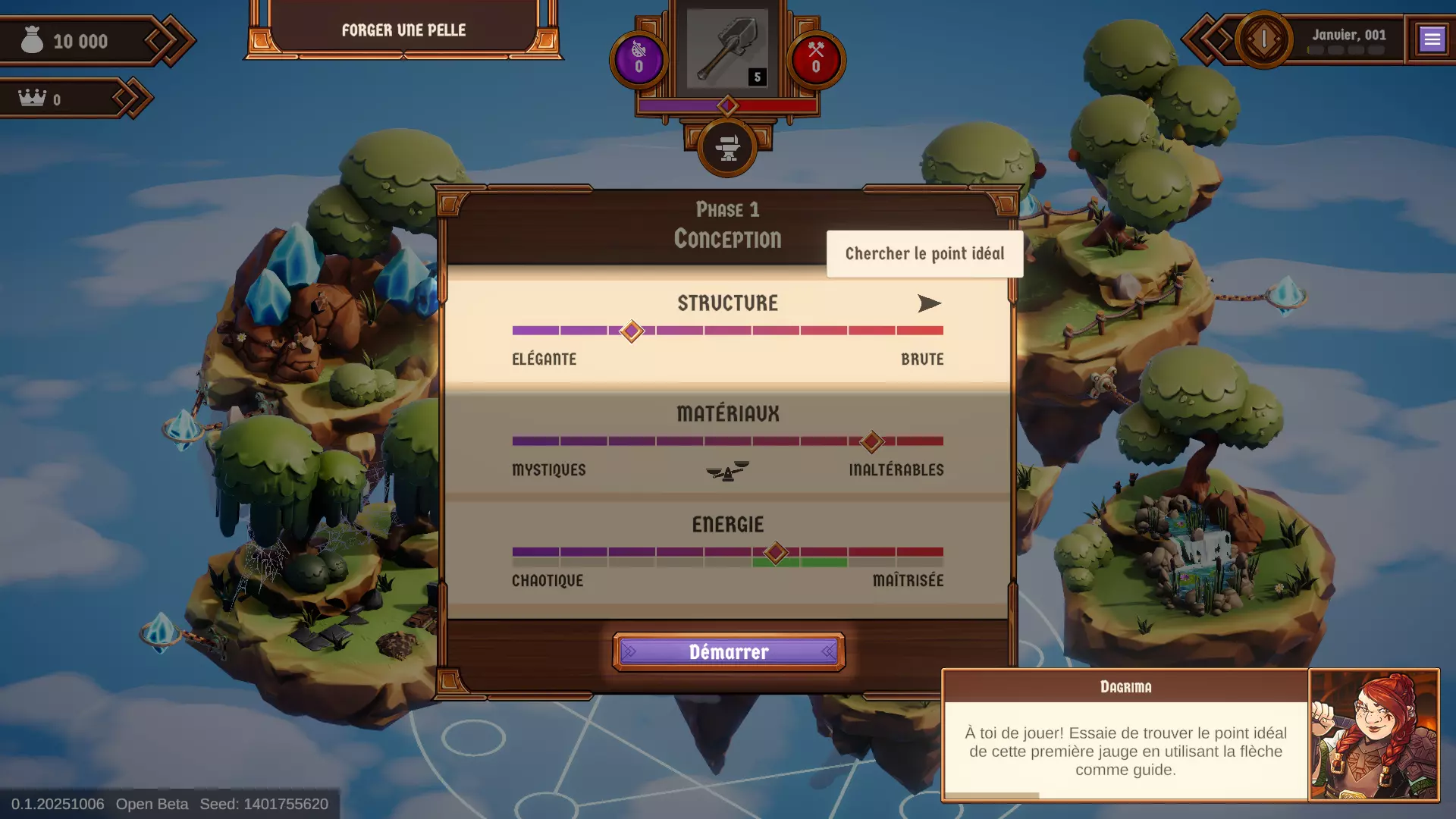Click the Structure slider diamond handle
The height and width of the screenshot is (819, 1456).
632,331
